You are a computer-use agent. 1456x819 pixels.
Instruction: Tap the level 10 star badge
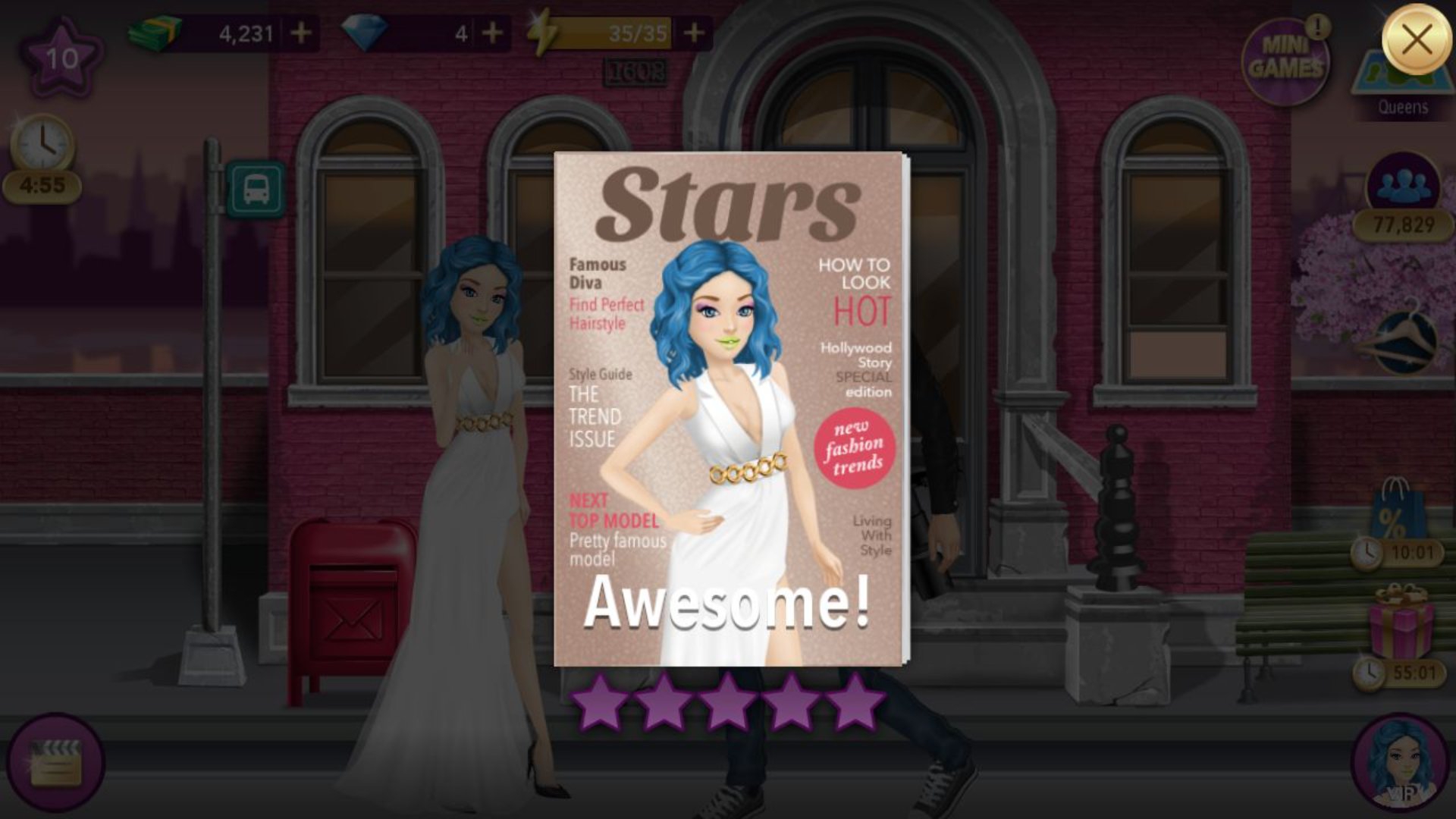pos(61,58)
